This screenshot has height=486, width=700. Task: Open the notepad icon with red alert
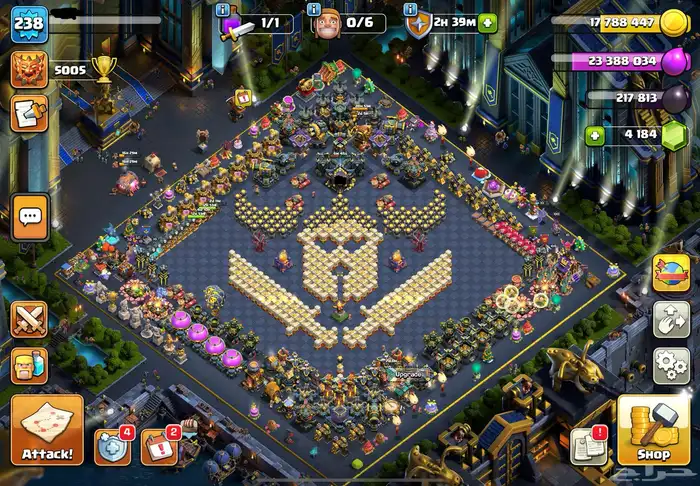click(587, 446)
